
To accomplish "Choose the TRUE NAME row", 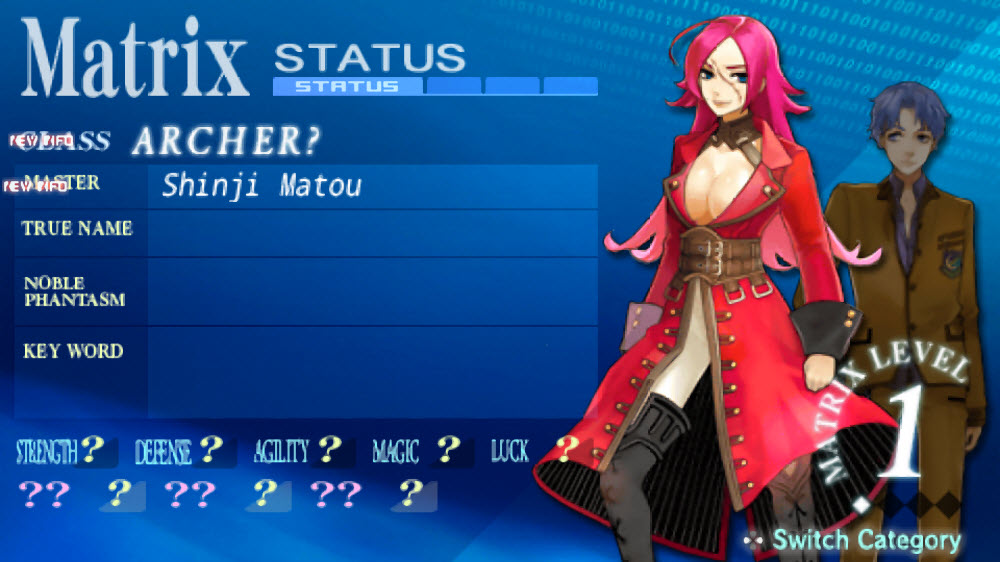I will (306, 232).
